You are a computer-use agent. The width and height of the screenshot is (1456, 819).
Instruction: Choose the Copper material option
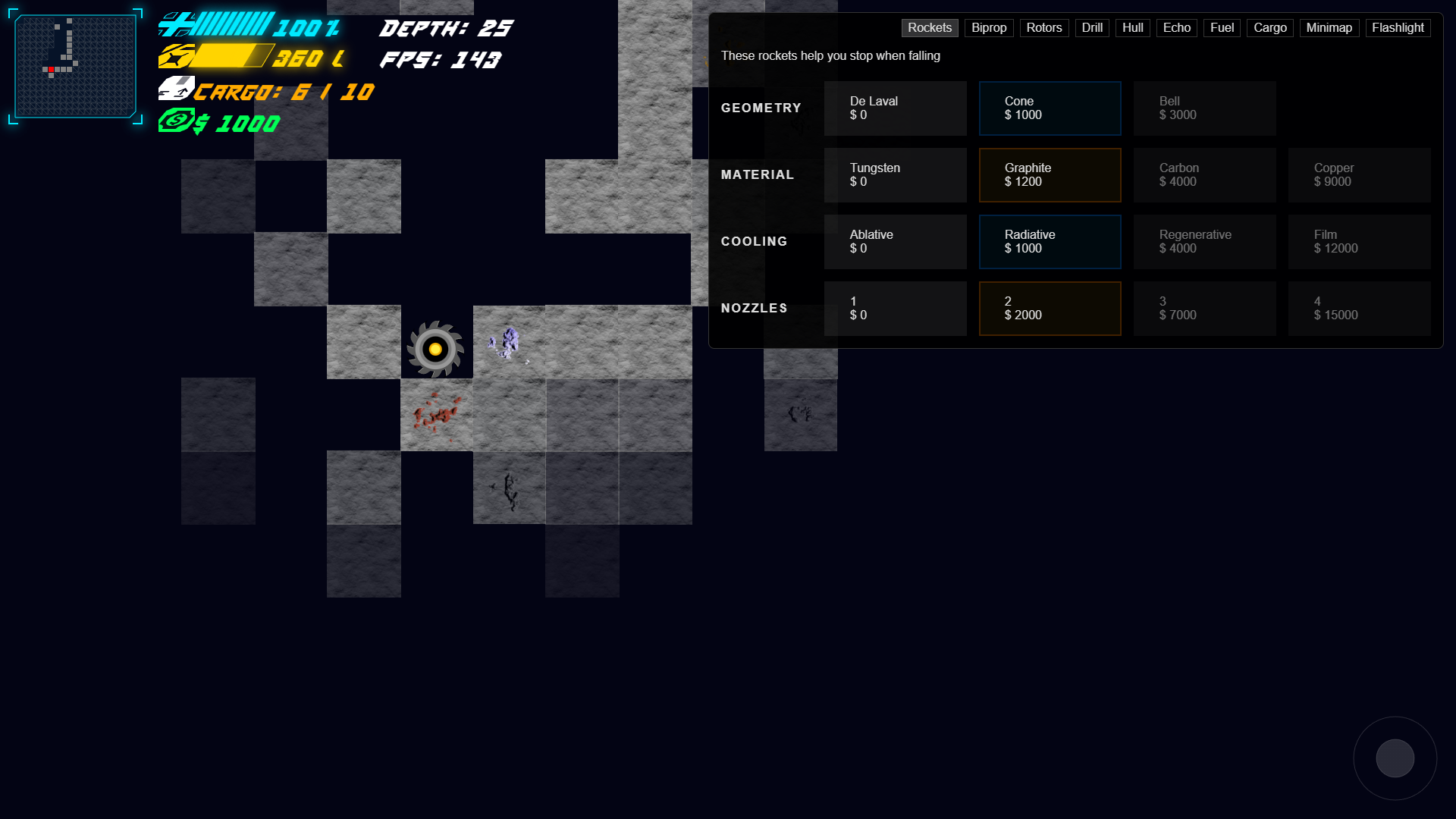tap(1359, 175)
